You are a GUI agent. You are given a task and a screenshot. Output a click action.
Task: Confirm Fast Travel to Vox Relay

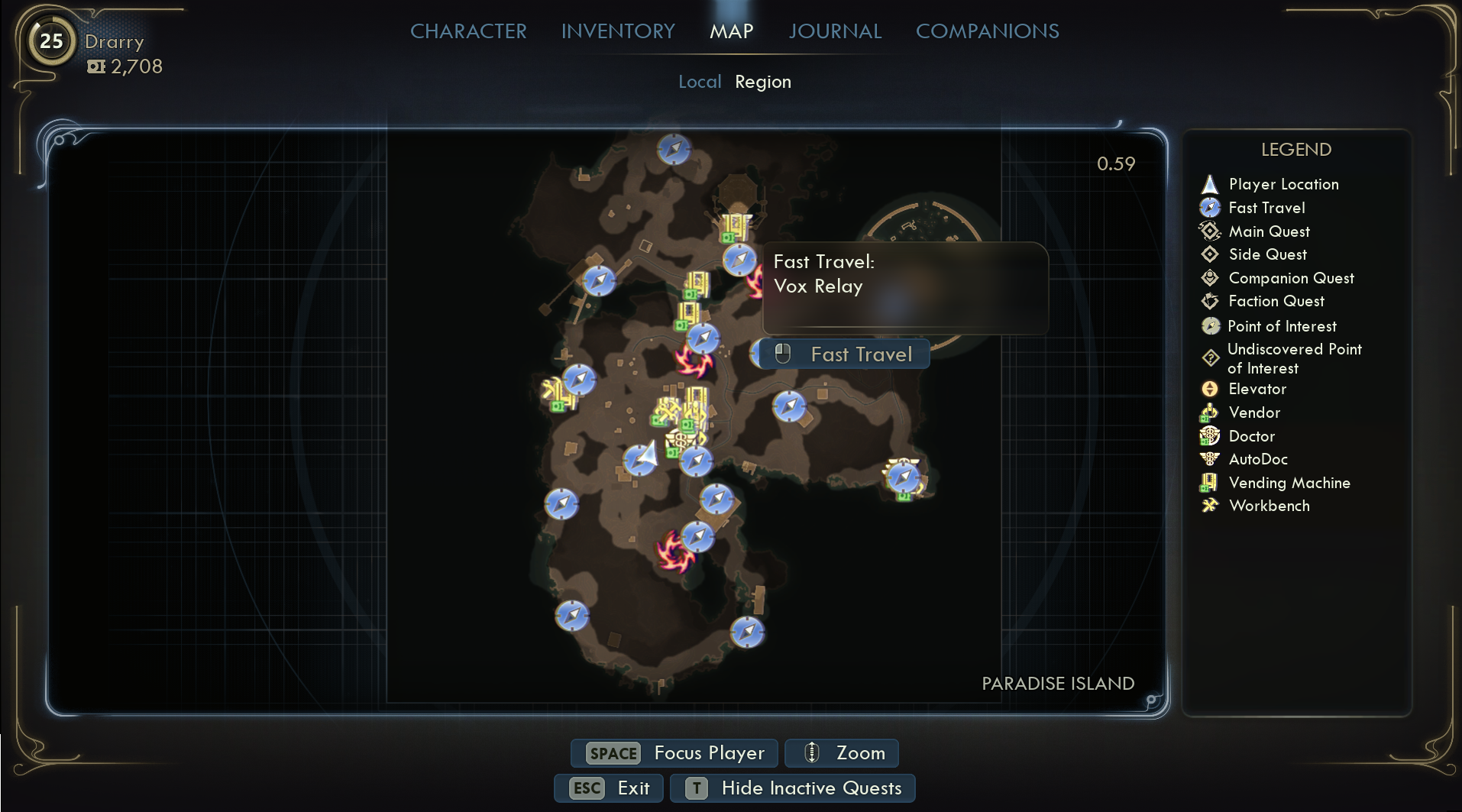846,354
